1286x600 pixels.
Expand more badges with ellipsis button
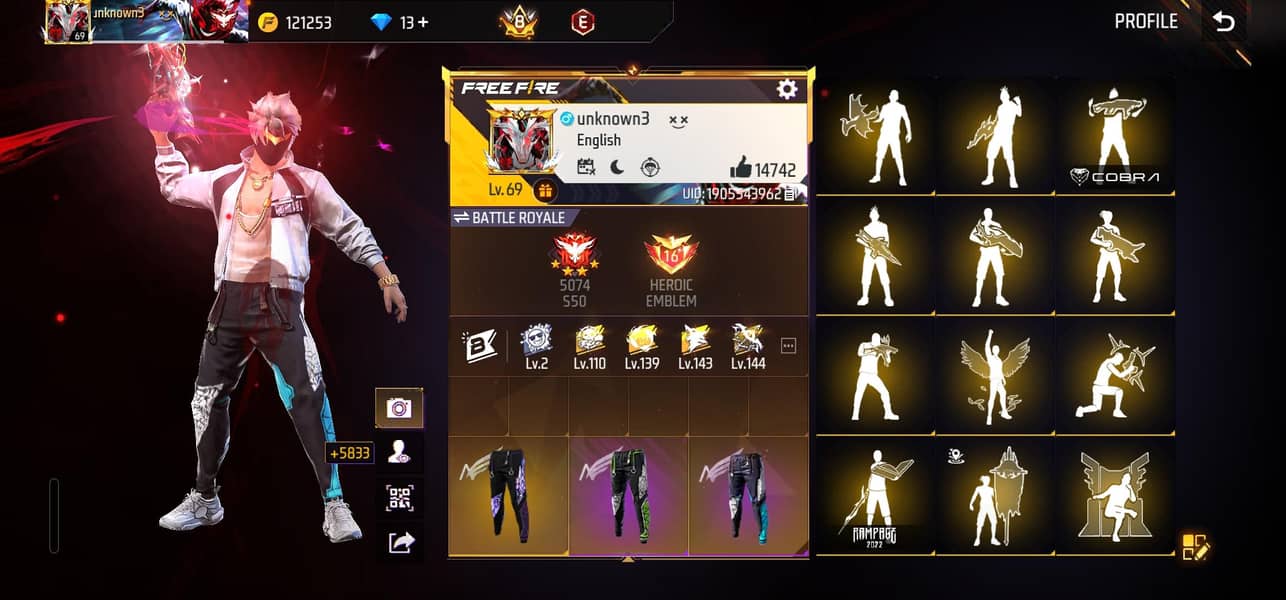pyautogui.click(x=788, y=346)
